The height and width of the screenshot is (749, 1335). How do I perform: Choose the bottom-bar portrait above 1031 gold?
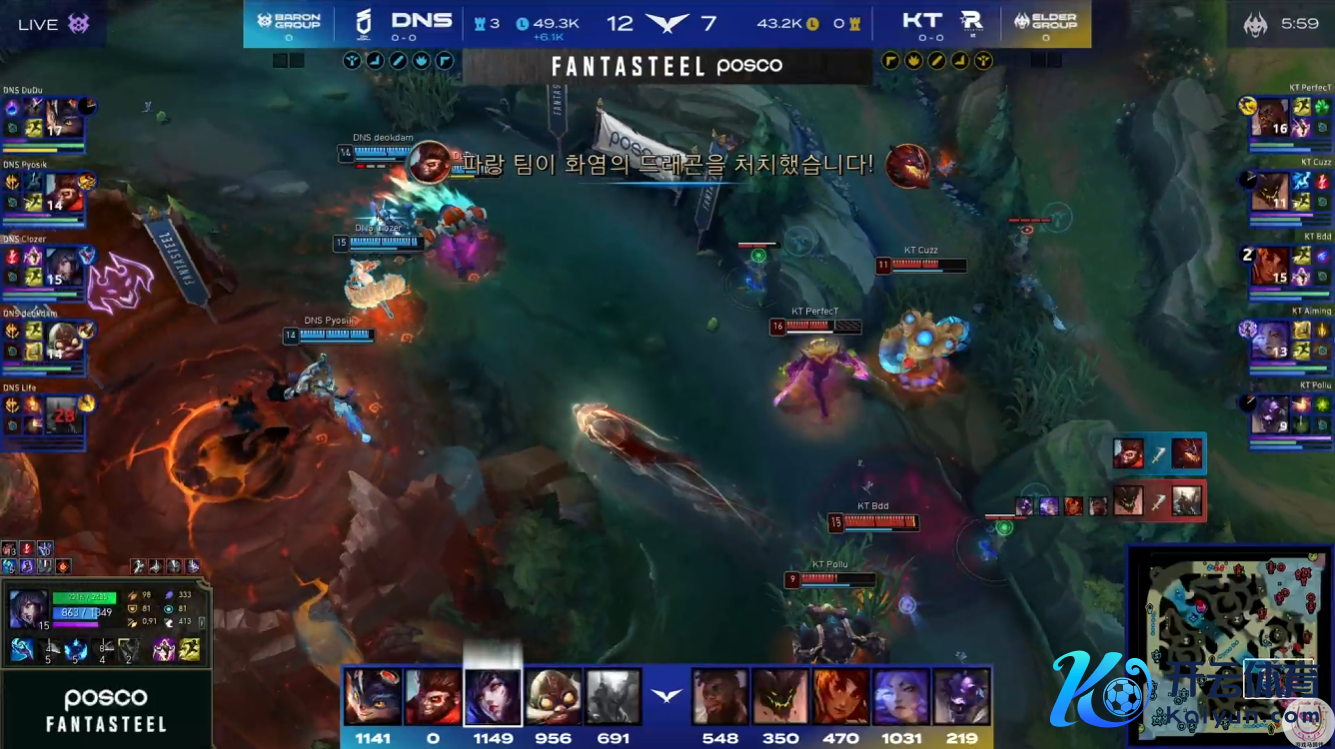click(901, 697)
